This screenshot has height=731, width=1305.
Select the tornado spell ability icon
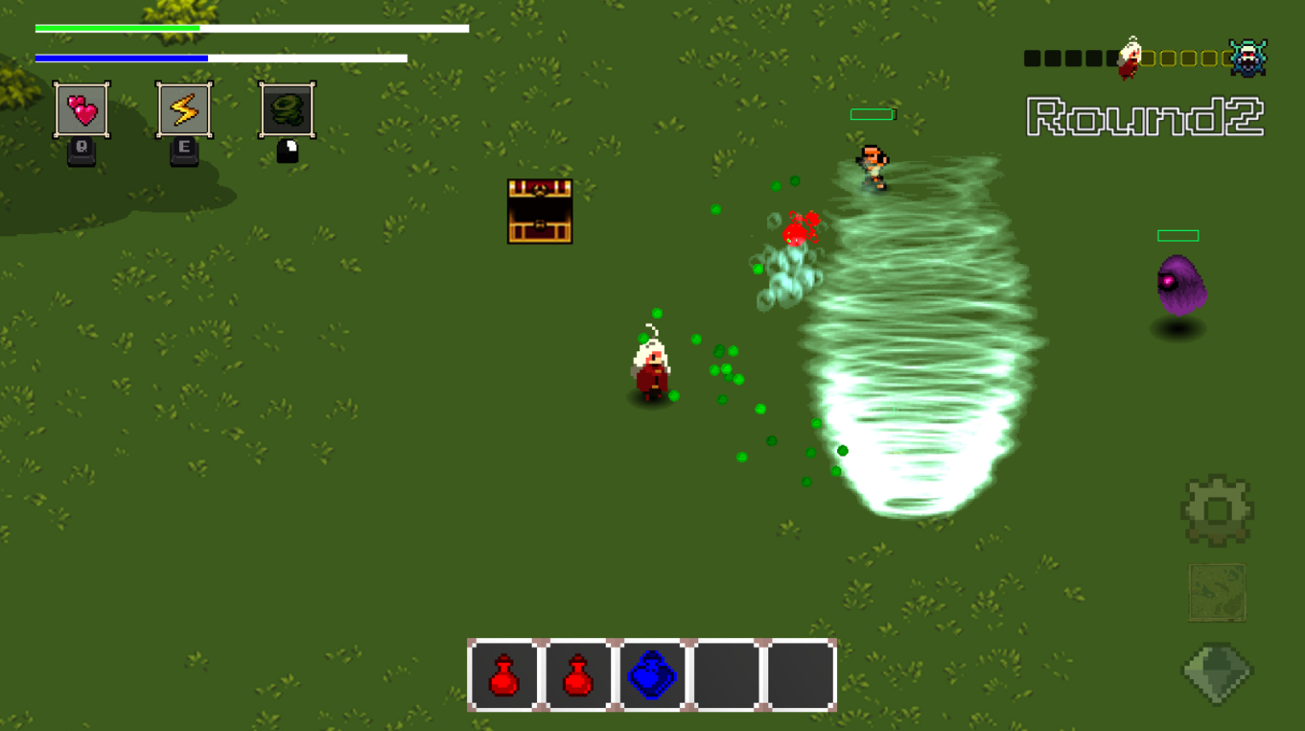click(288, 109)
